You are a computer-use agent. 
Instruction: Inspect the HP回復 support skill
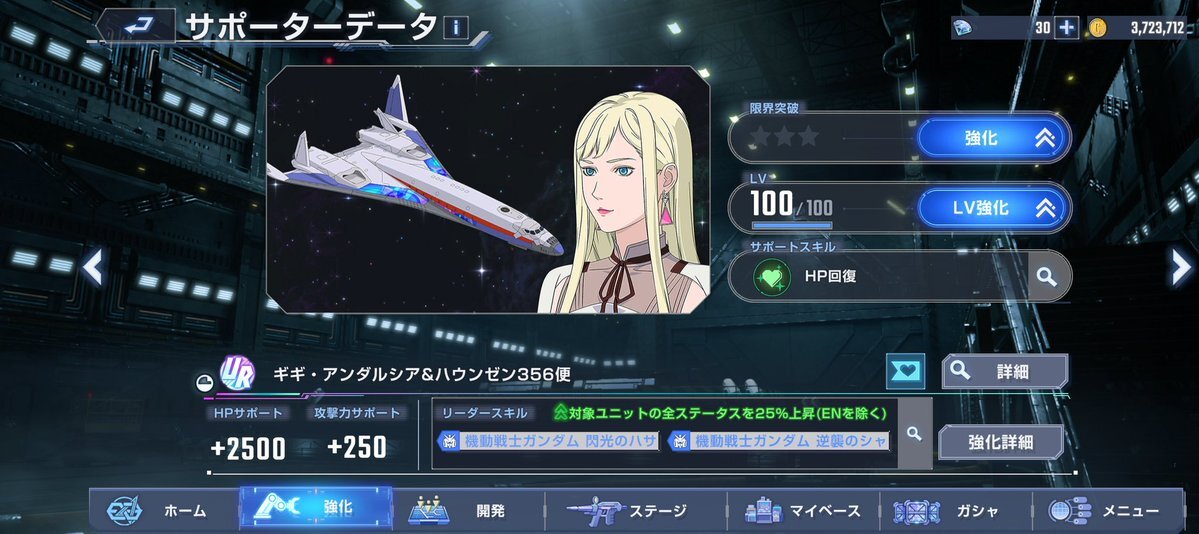tap(1046, 277)
